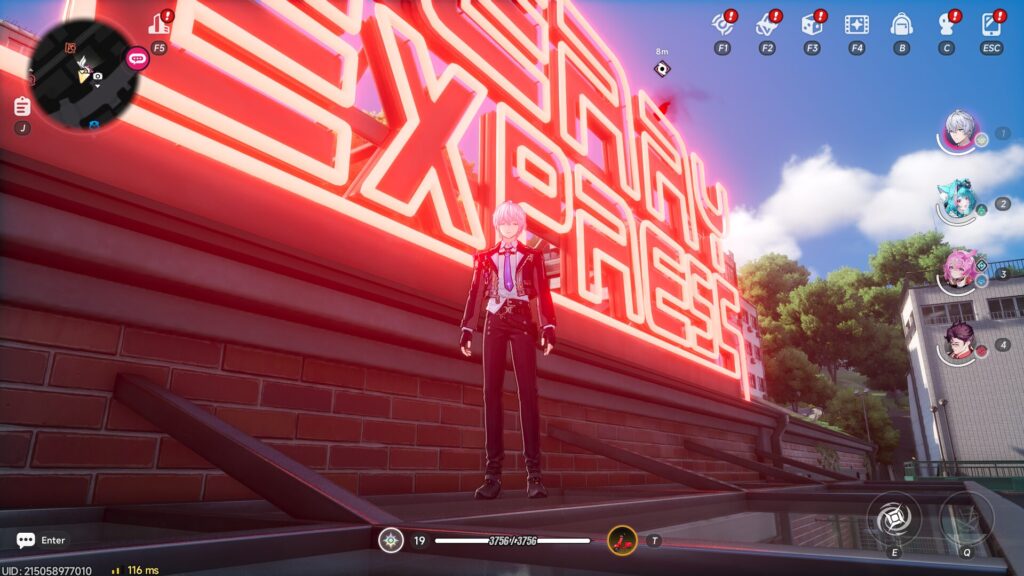Viewport: 1024px width, 576px height.
Task: Open the quest log clipboard icon
Action: point(22,106)
